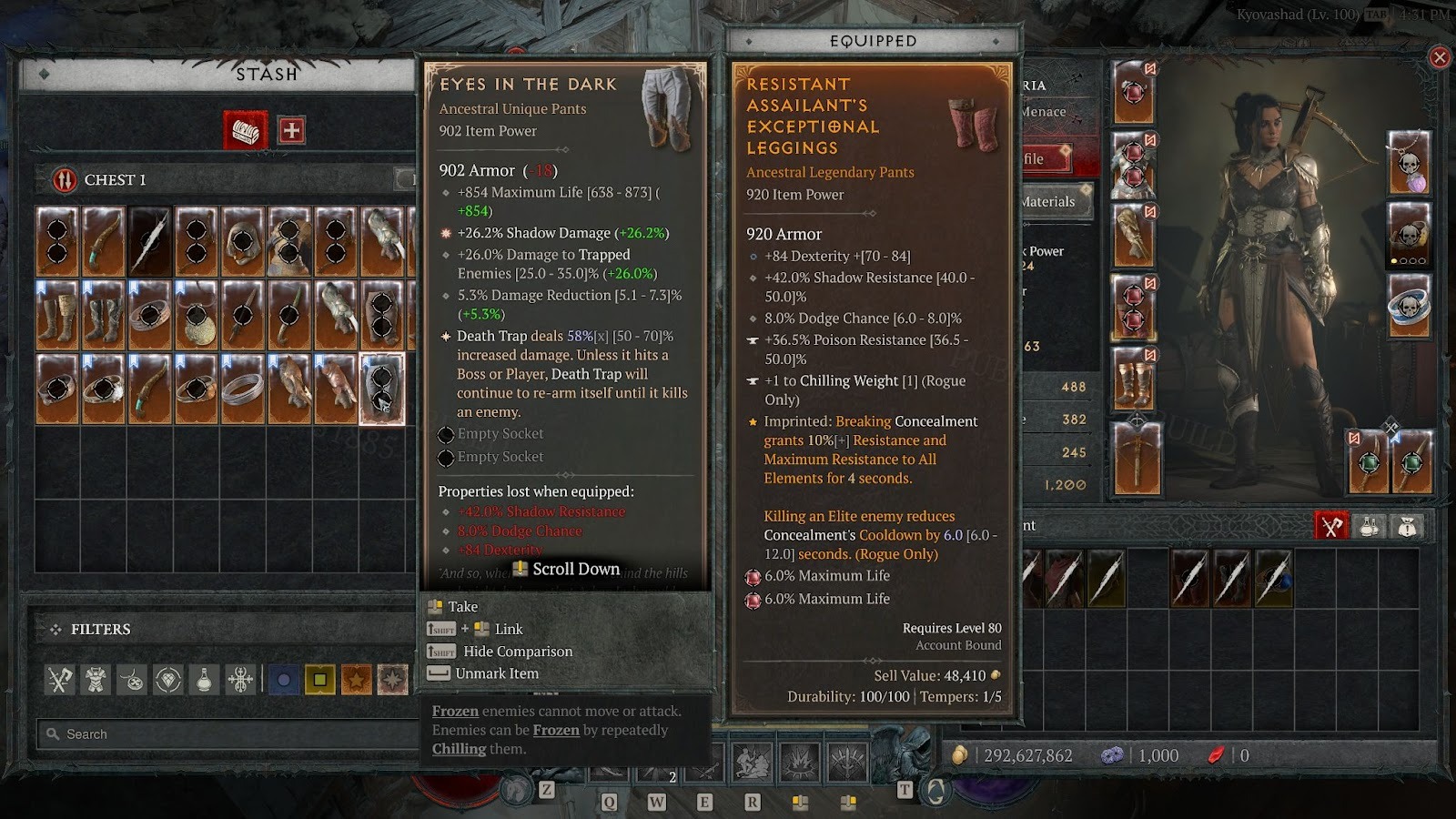Choose the Unmark Item option

click(497, 674)
